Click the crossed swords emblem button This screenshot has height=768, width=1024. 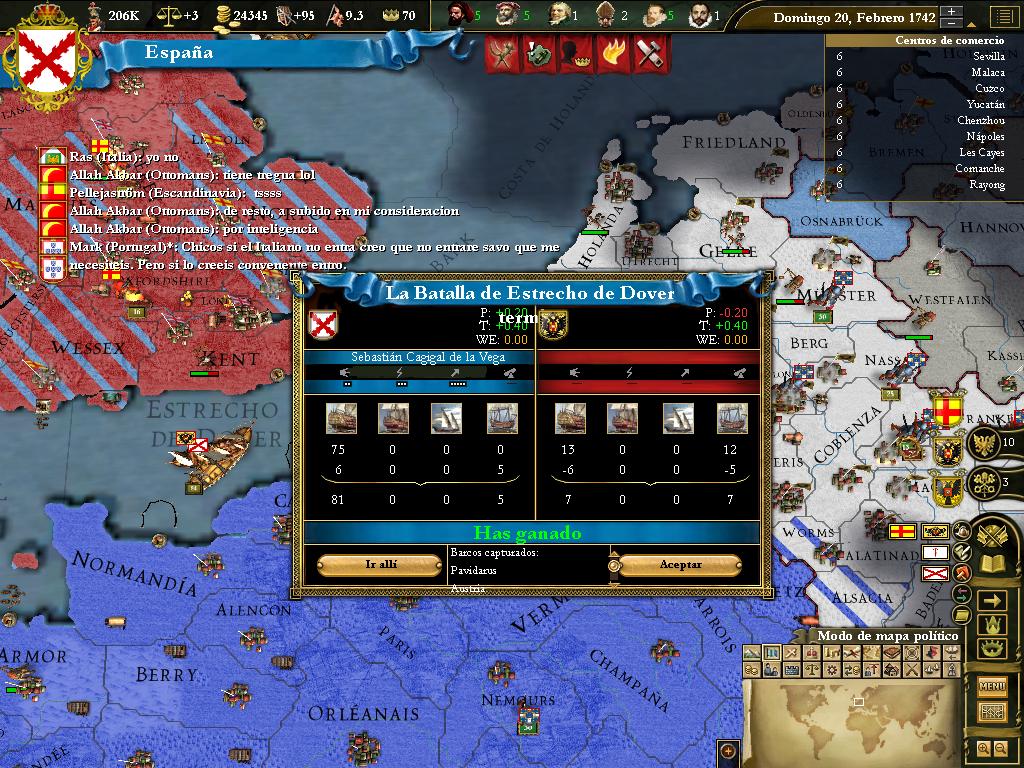pyautogui.click(x=991, y=535)
